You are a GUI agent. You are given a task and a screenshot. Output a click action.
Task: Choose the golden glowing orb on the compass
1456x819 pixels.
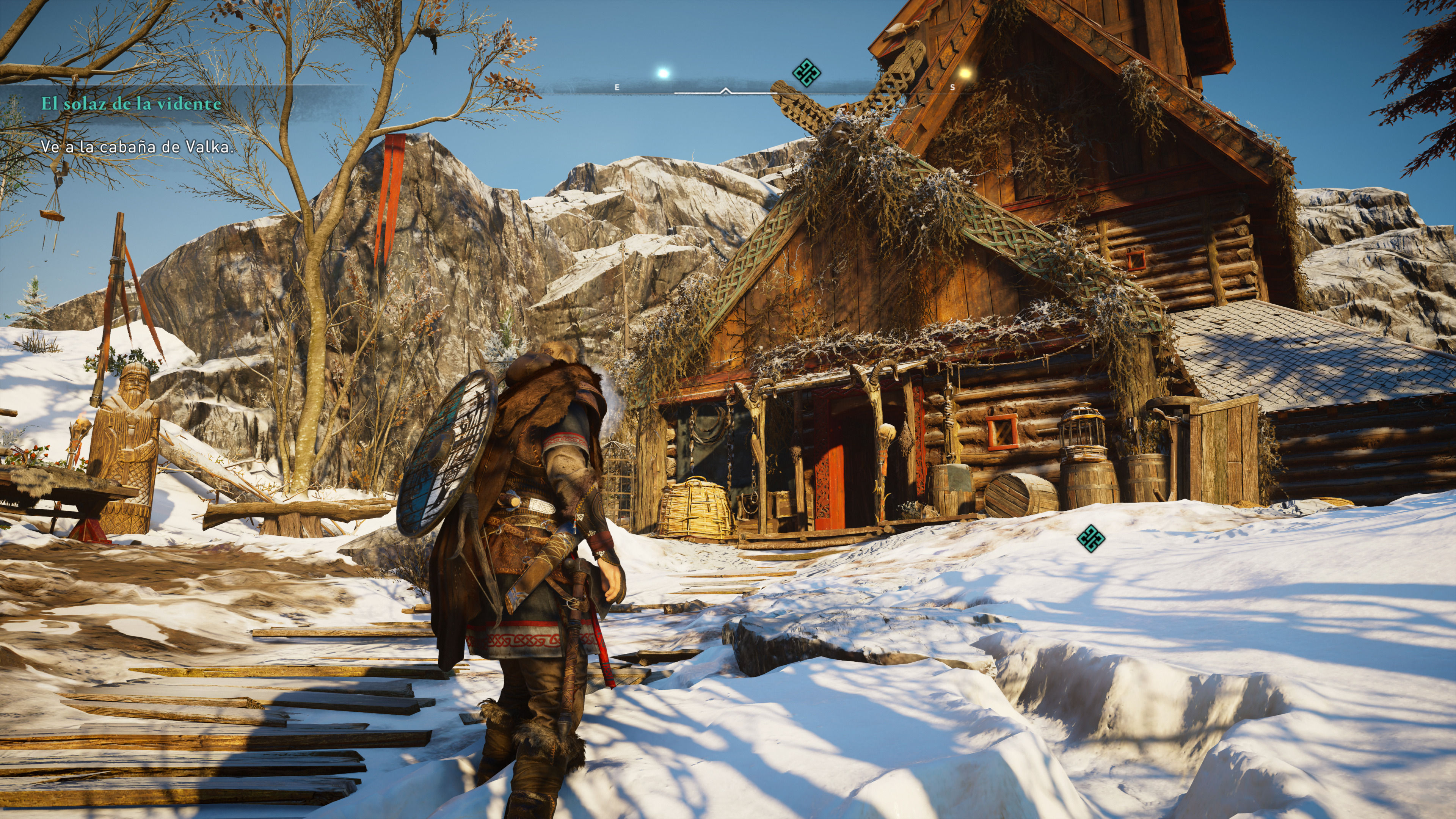[965, 73]
